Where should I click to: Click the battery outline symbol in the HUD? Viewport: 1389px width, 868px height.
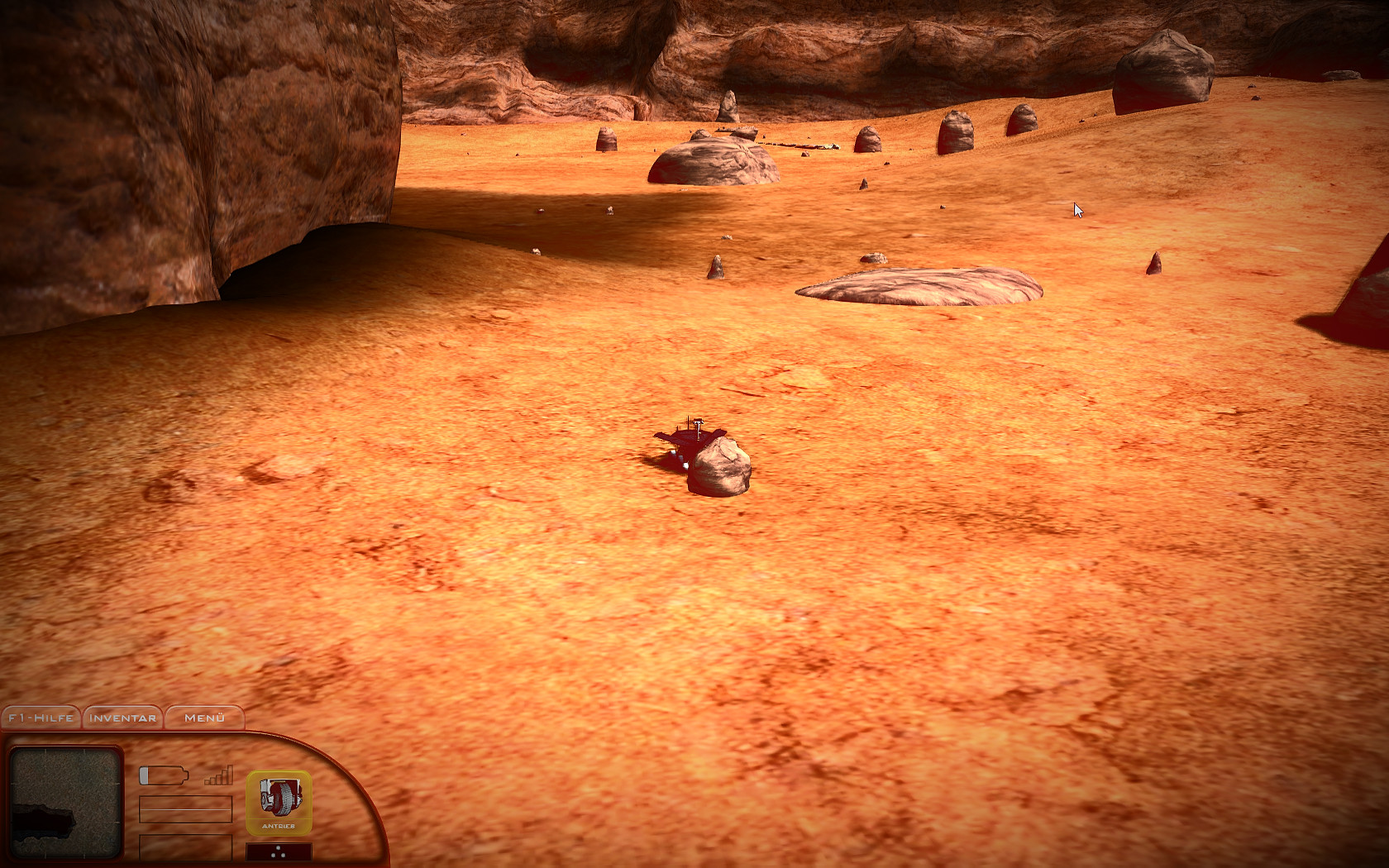click(164, 775)
